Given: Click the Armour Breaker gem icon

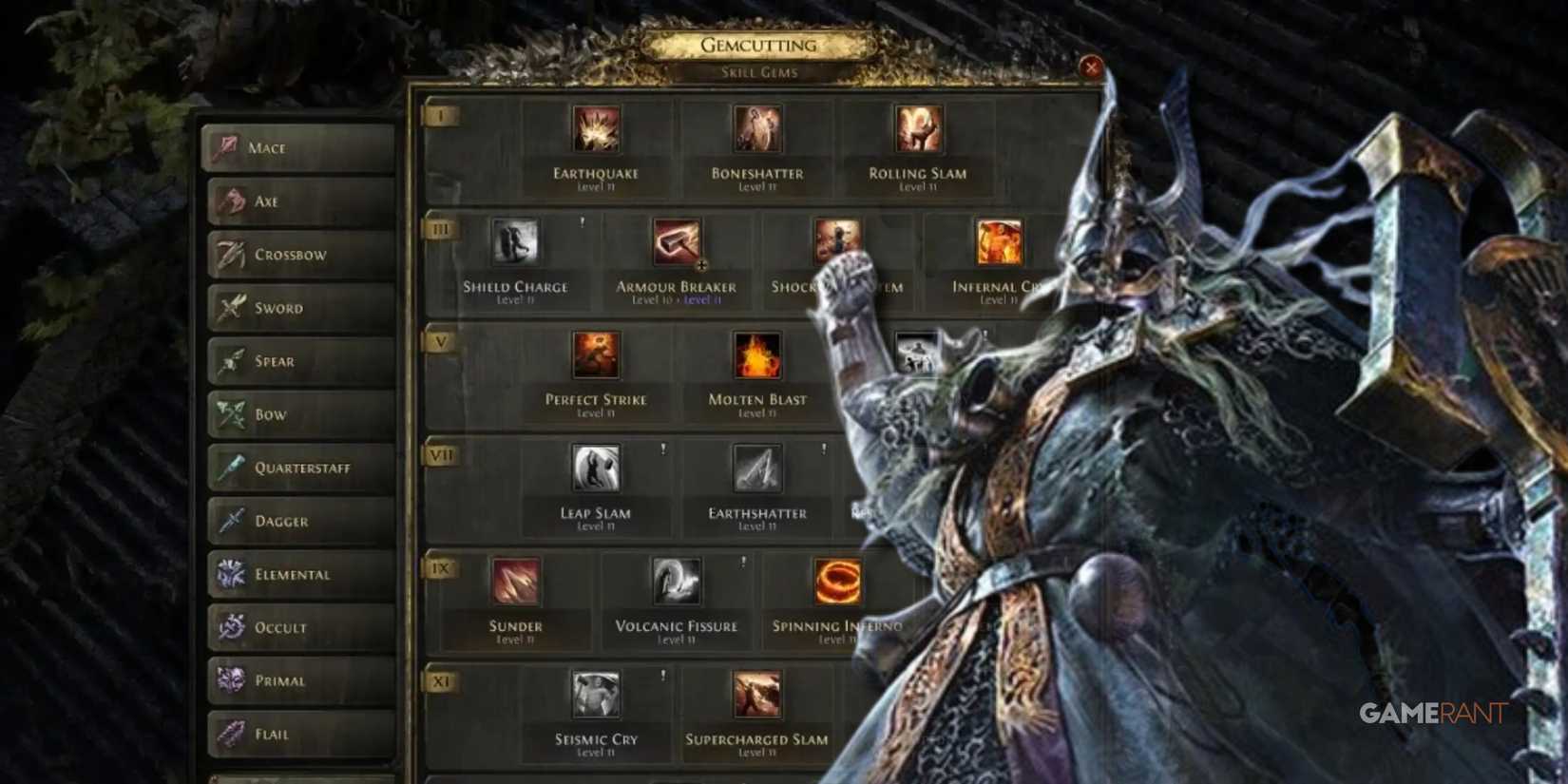Looking at the screenshot, I should [x=676, y=244].
